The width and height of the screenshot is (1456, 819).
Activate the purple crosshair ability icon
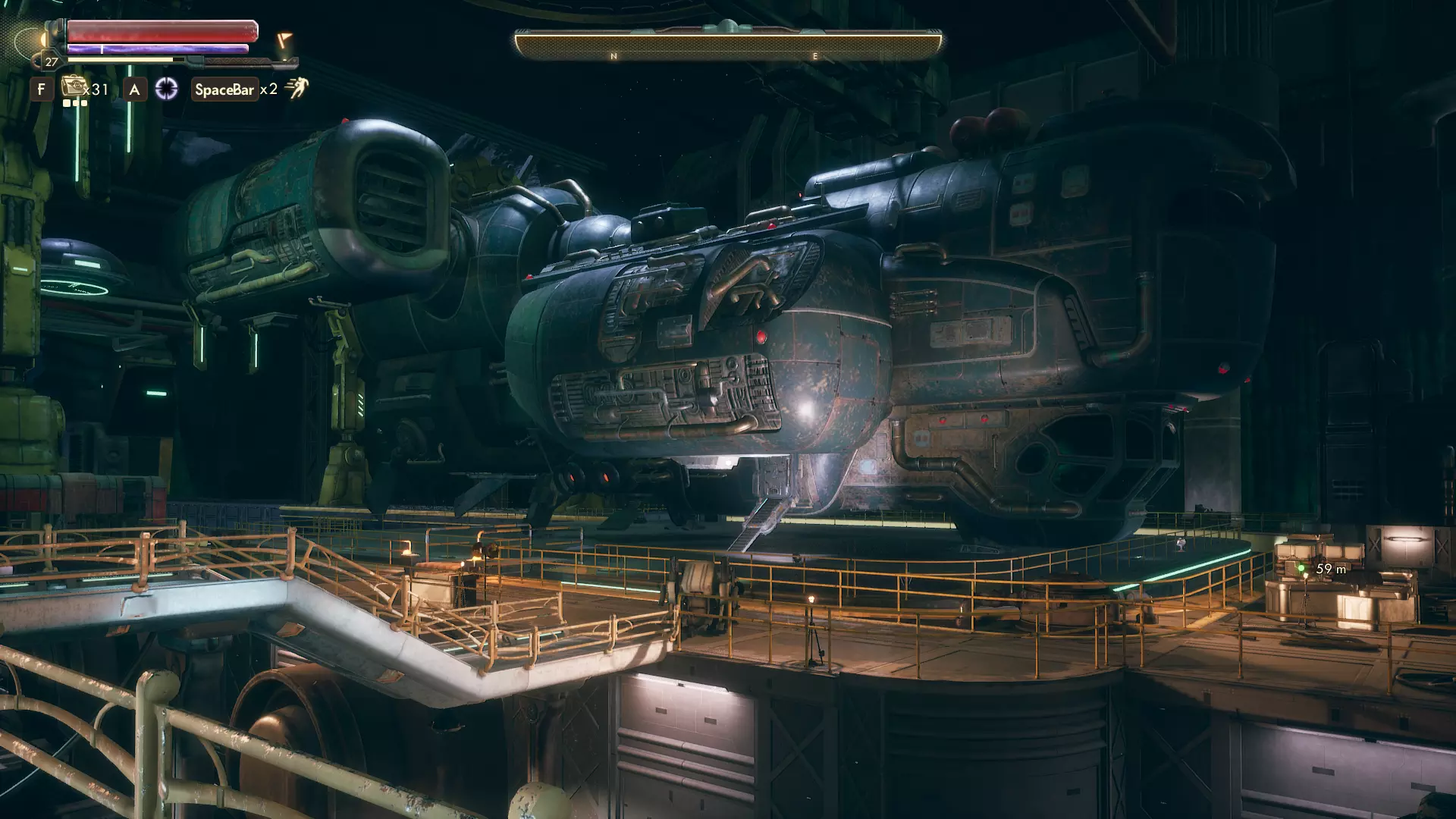tap(166, 89)
